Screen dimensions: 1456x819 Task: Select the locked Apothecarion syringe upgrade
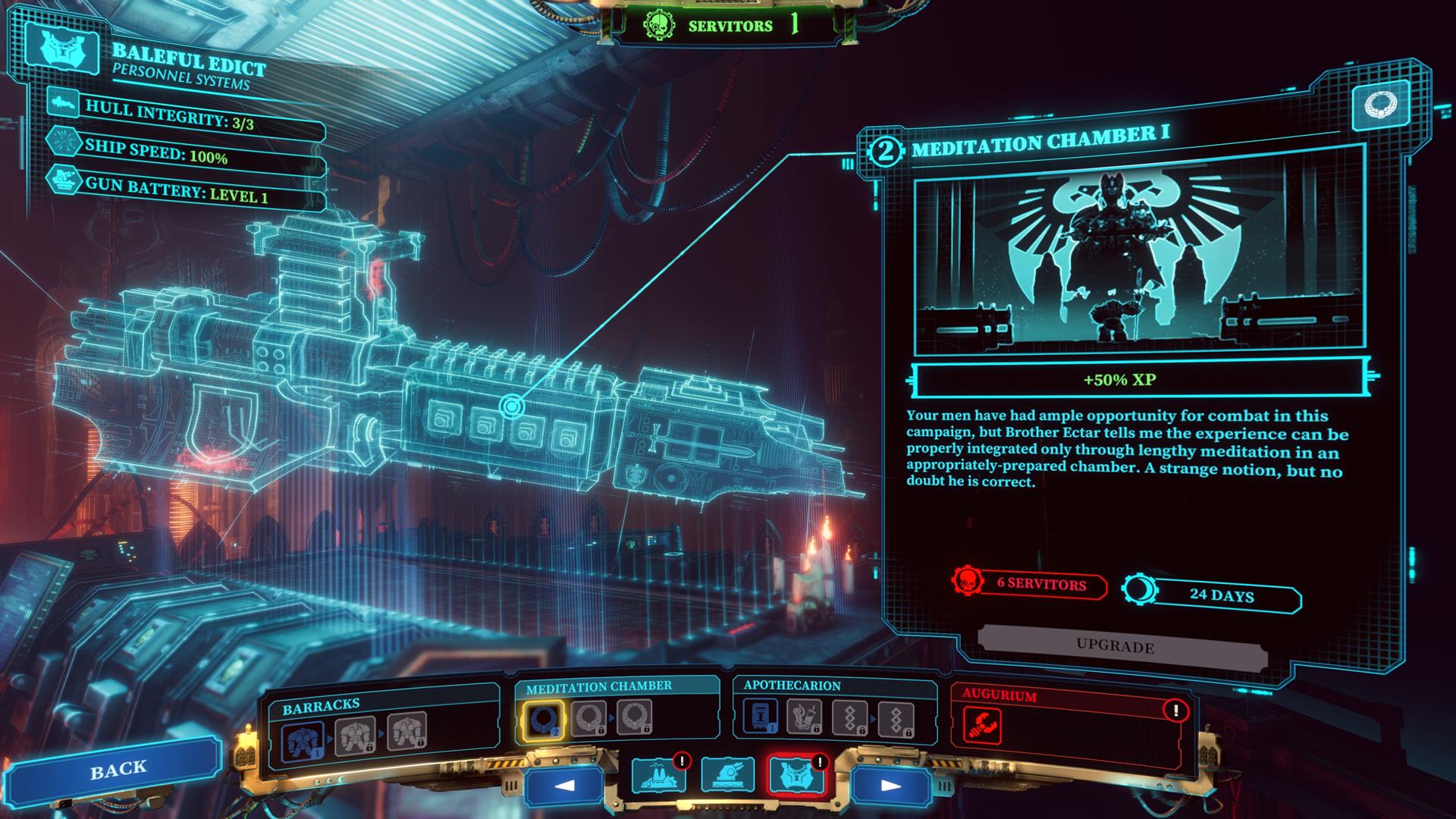tap(803, 717)
